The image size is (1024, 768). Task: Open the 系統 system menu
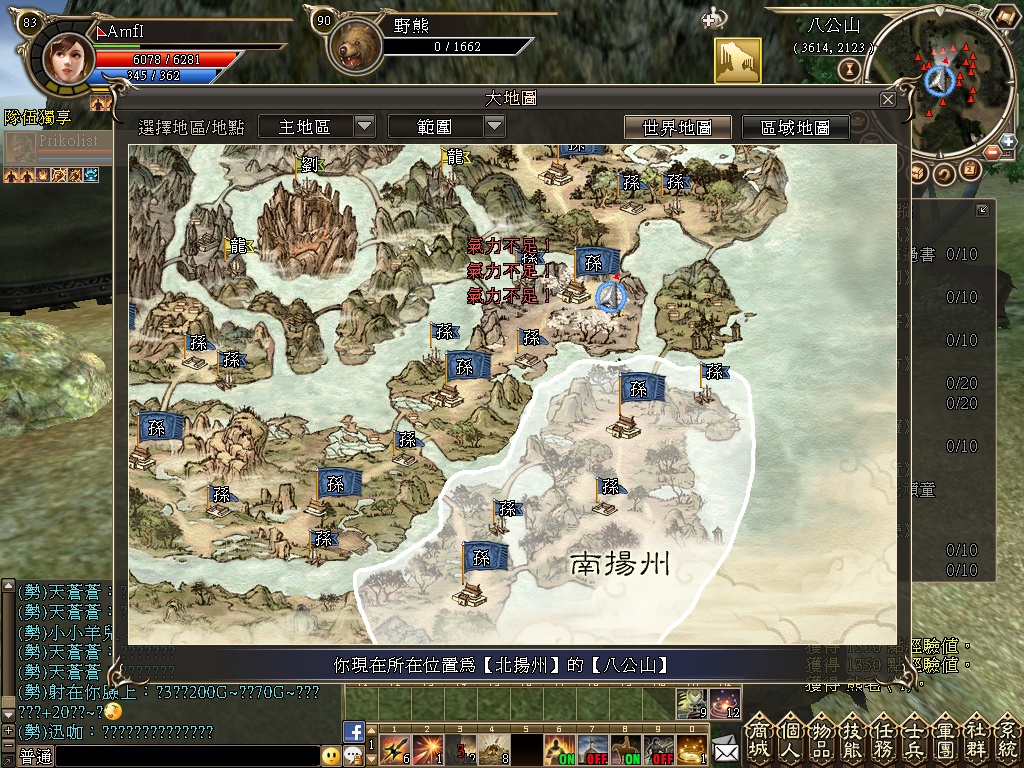(1007, 739)
